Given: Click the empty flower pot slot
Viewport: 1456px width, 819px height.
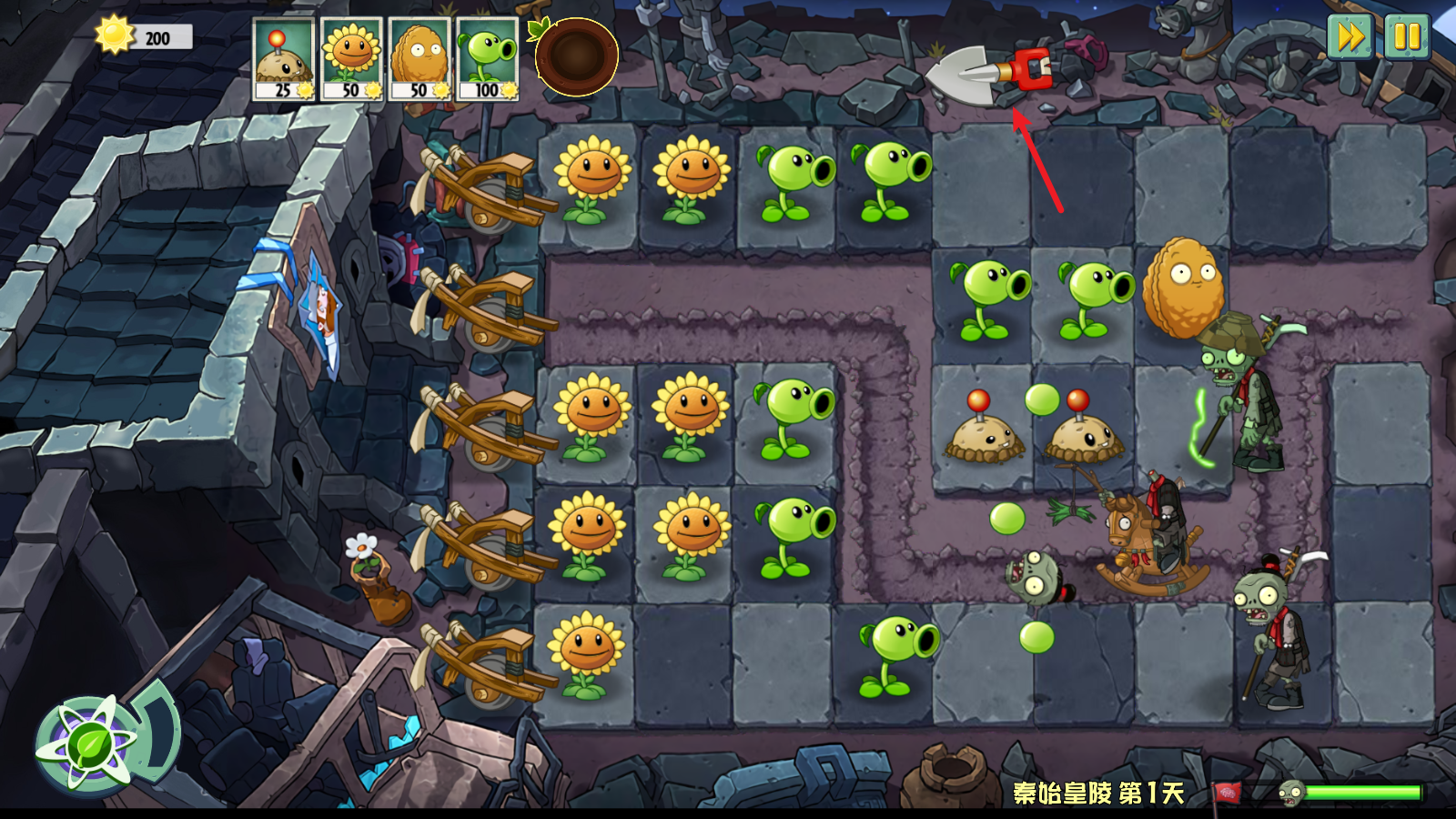Looking at the screenshot, I should [x=576, y=56].
